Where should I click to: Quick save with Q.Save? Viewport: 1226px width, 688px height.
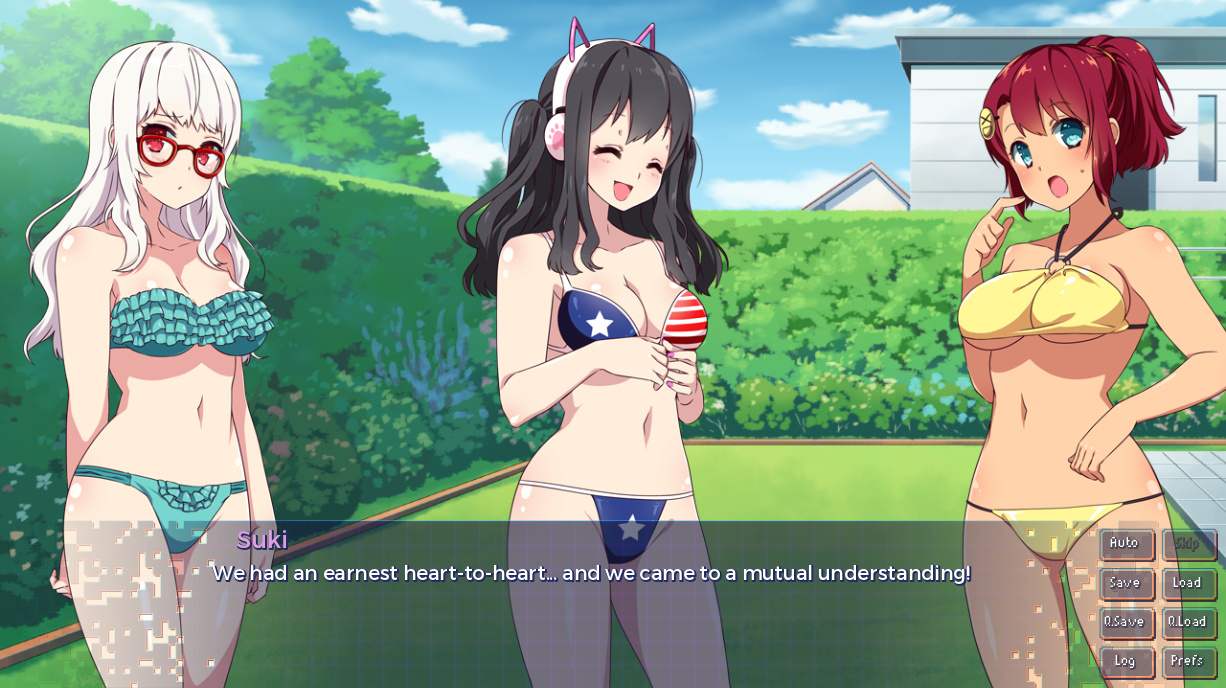pyautogui.click(x=1126, y=622)
